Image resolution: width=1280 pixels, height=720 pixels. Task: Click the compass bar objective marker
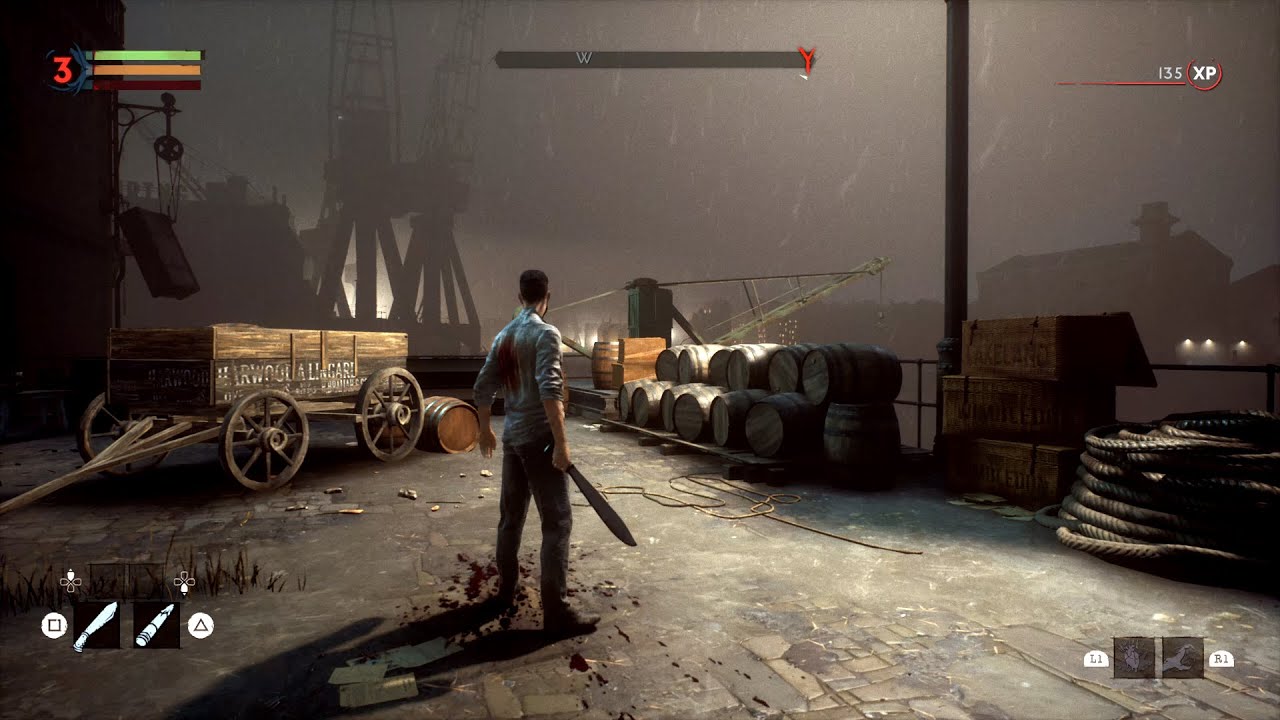click(806, 61)
